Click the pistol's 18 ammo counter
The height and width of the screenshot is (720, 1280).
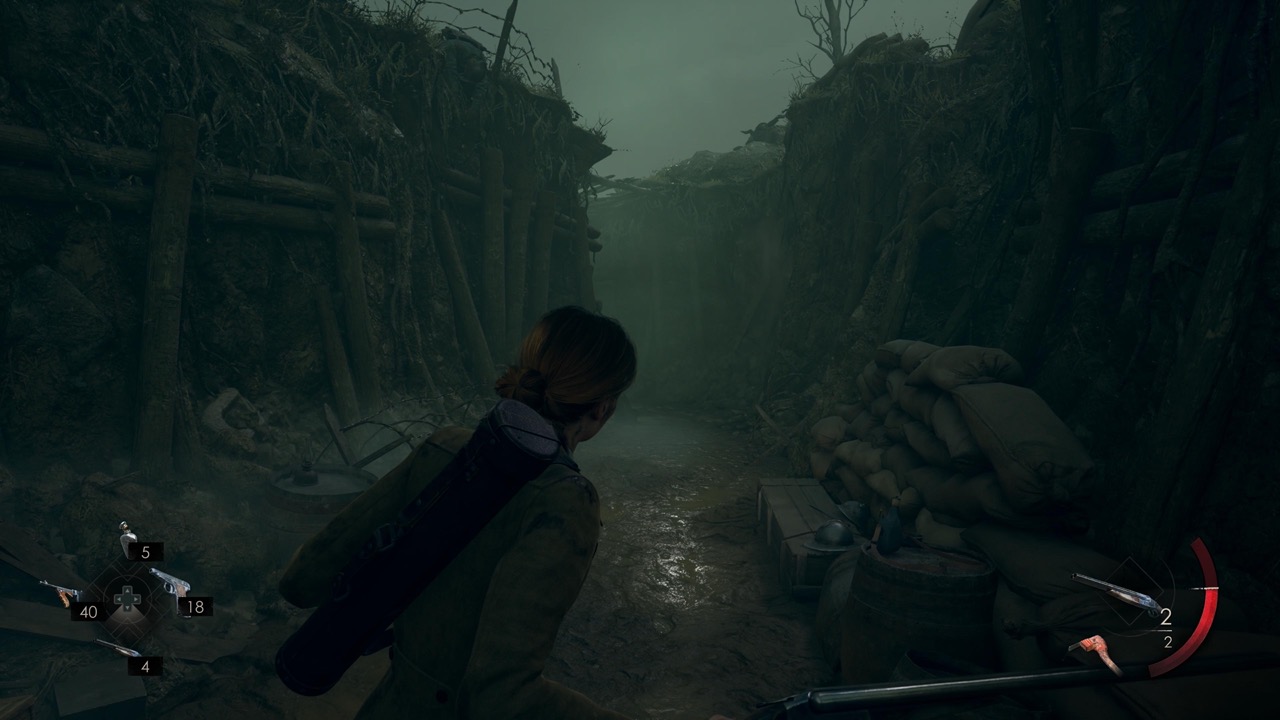[x=196, y=607]
